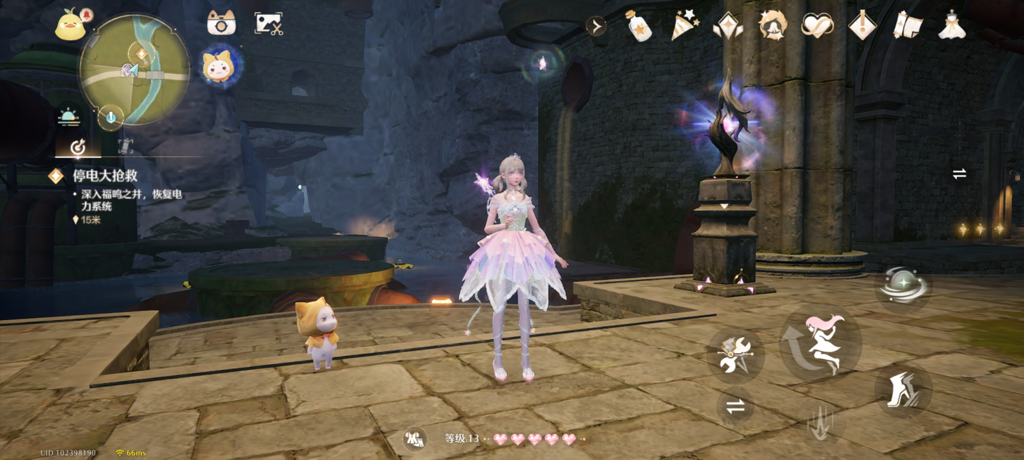Tap the winged diamond icon

(x=728, y=26)
